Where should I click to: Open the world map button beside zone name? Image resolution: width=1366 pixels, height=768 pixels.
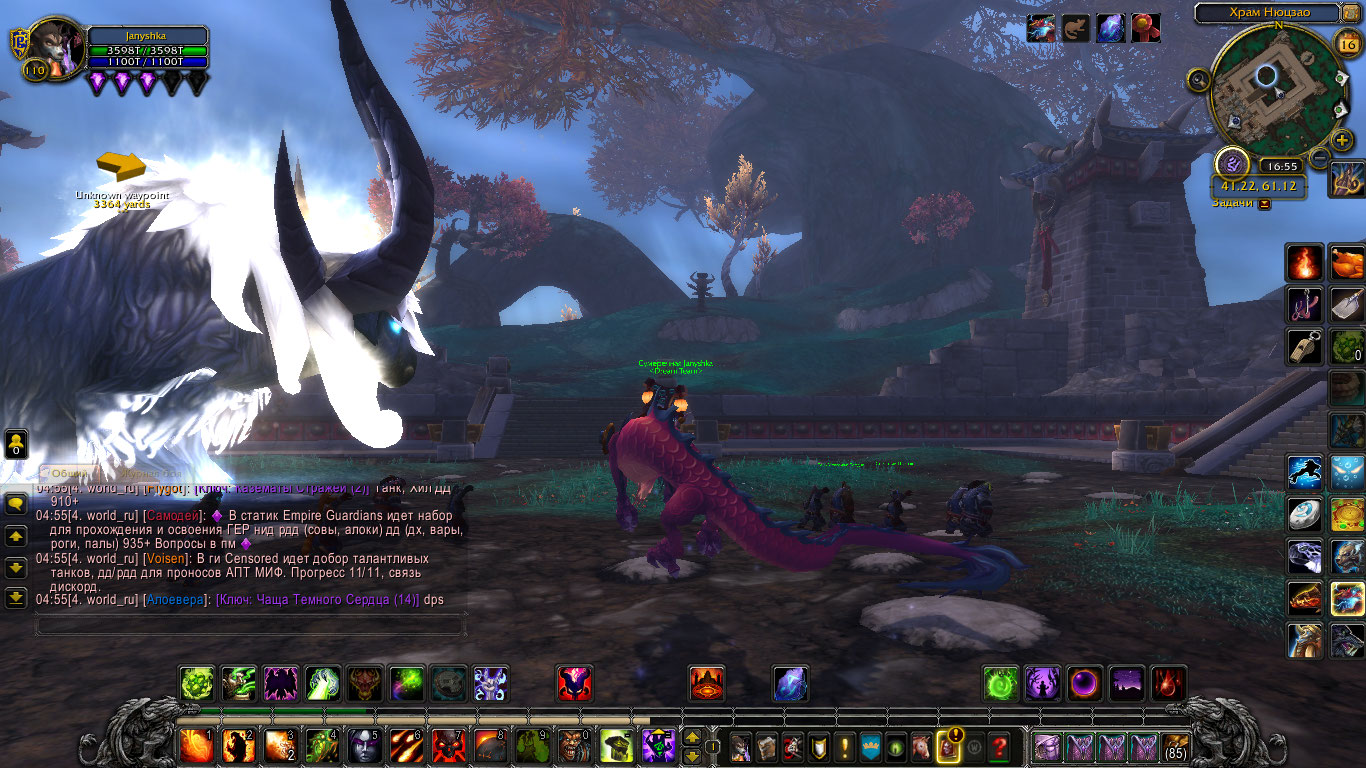click(1351, 13)
